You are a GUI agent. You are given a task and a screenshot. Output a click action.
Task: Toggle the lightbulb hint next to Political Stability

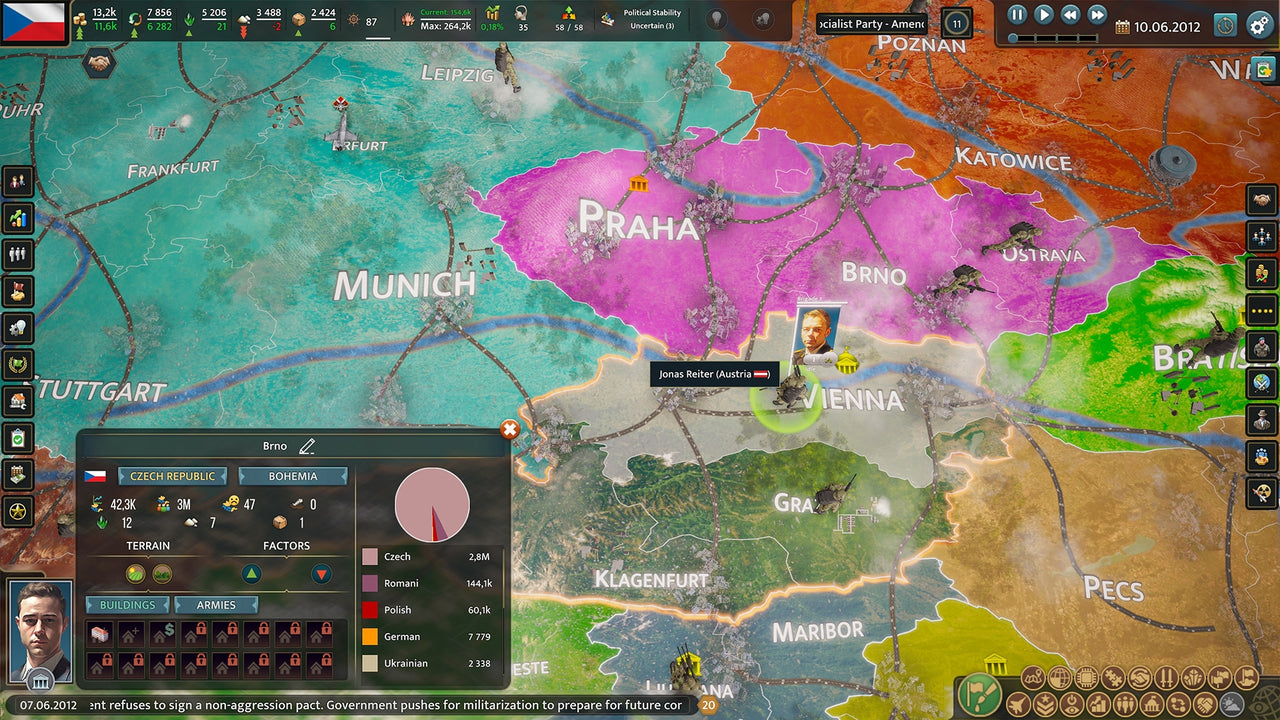click(716, 17)
